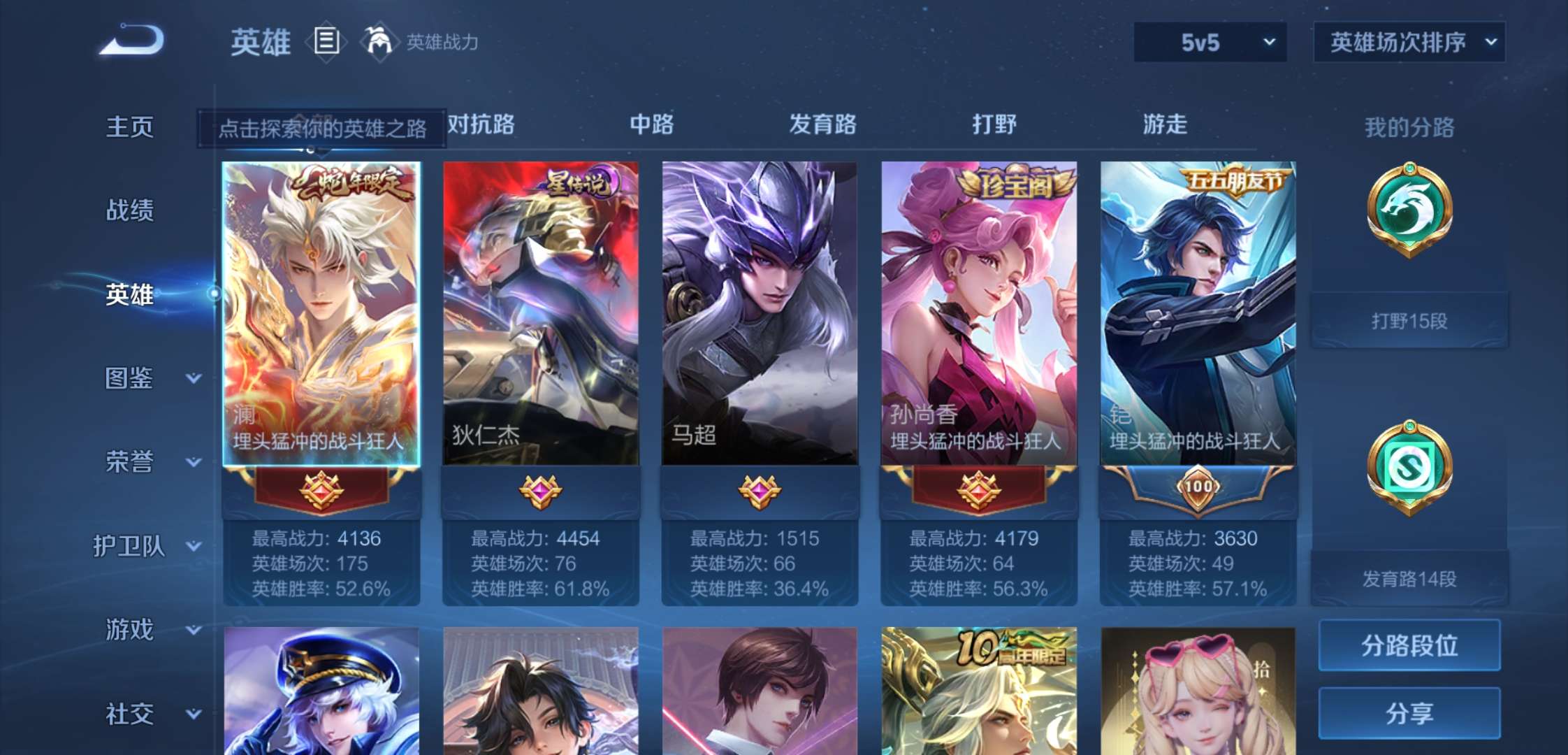
Task: Open the hero list icon beside 英雄 title
Action: point(326,42)
